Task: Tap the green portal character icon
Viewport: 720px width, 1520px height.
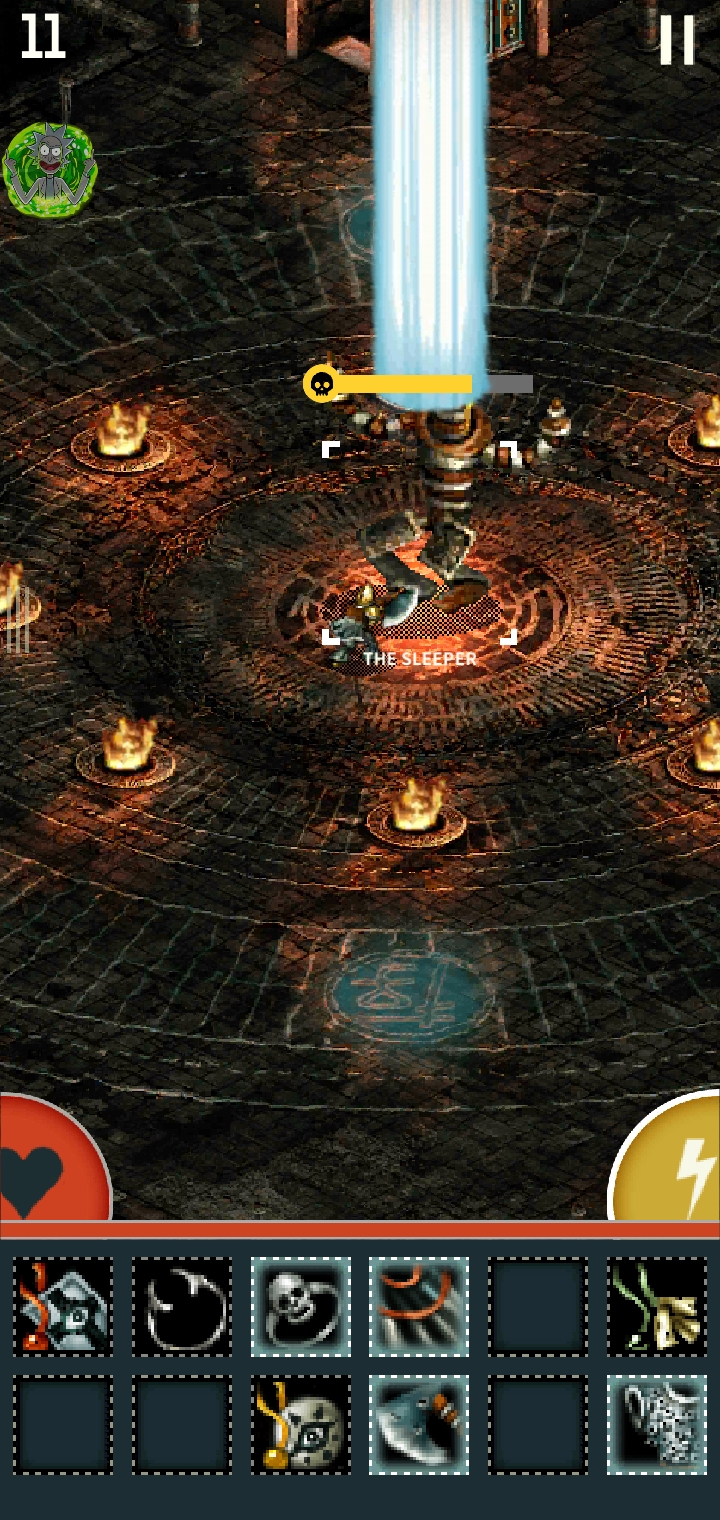Action: tap(50, 168)
